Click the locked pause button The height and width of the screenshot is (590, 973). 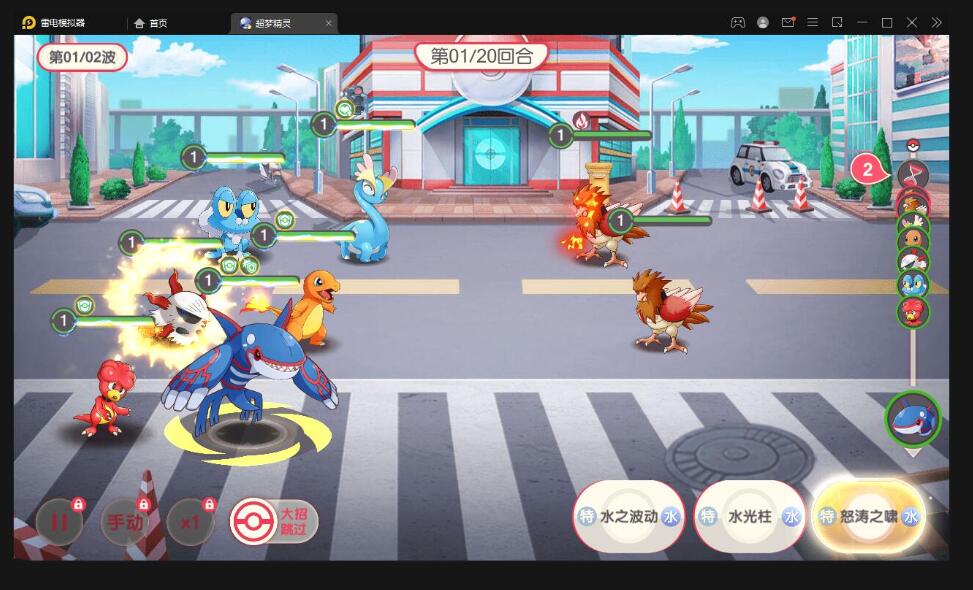(x=59, y=522)
